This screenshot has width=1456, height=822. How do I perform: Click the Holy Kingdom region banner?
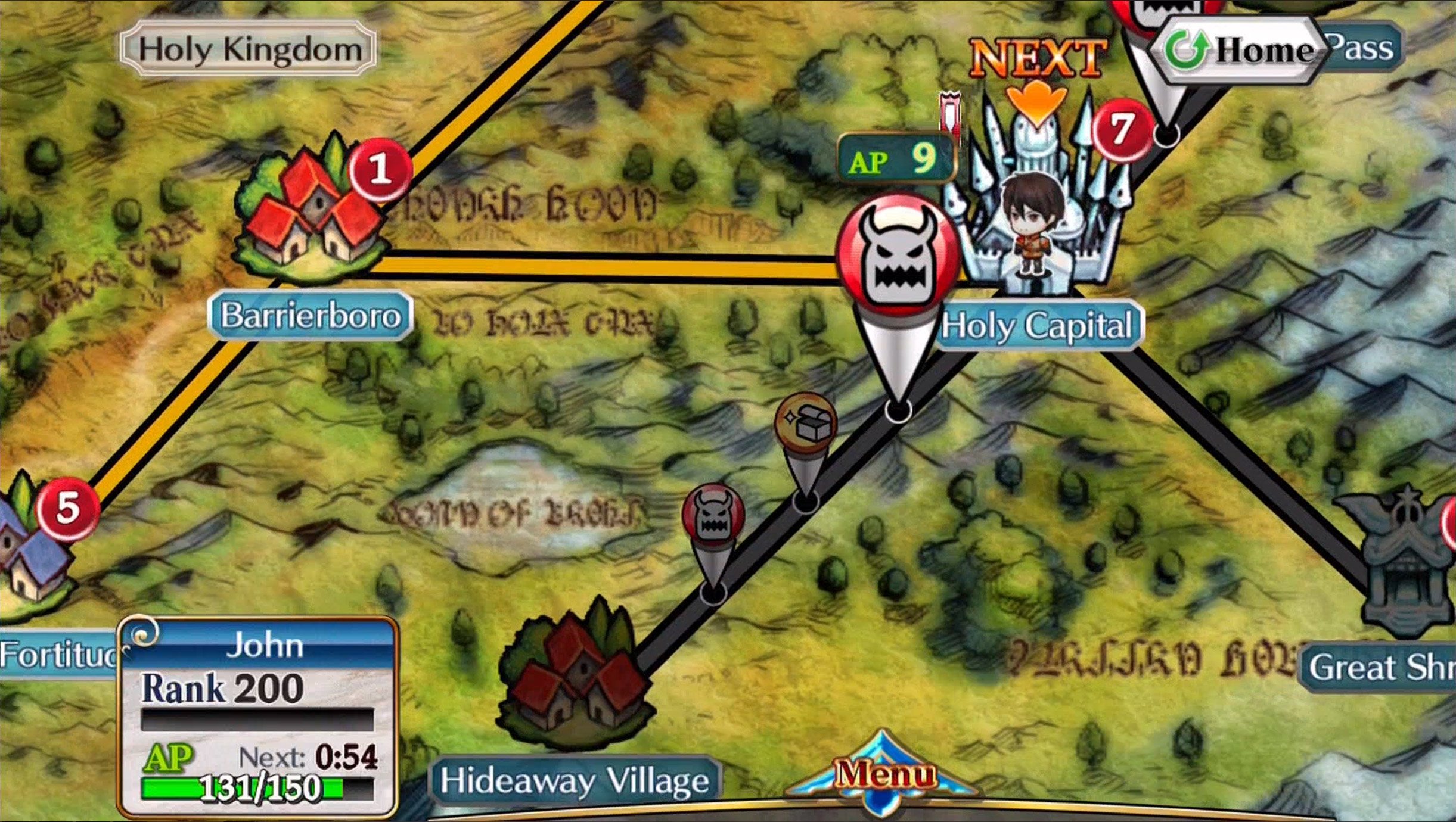click(x=249, y=49)
